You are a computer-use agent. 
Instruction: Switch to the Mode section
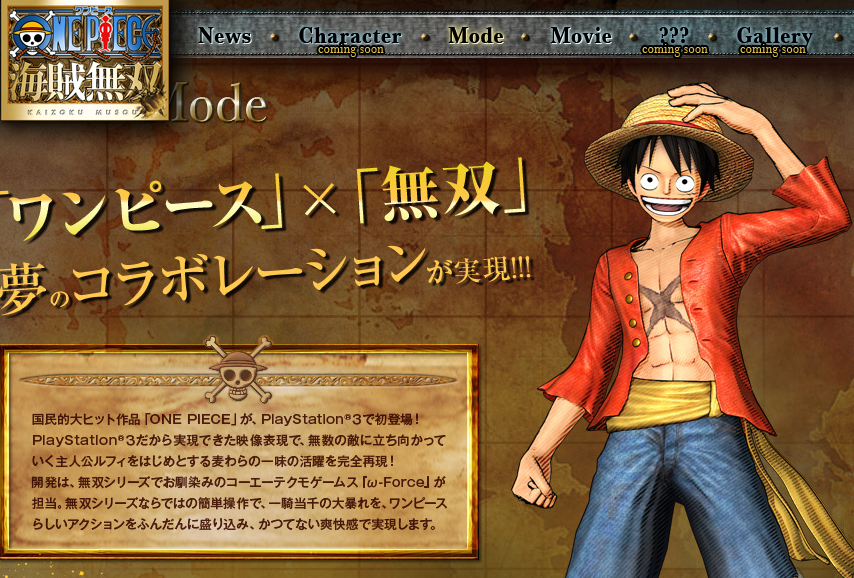[x=476, y=36]
